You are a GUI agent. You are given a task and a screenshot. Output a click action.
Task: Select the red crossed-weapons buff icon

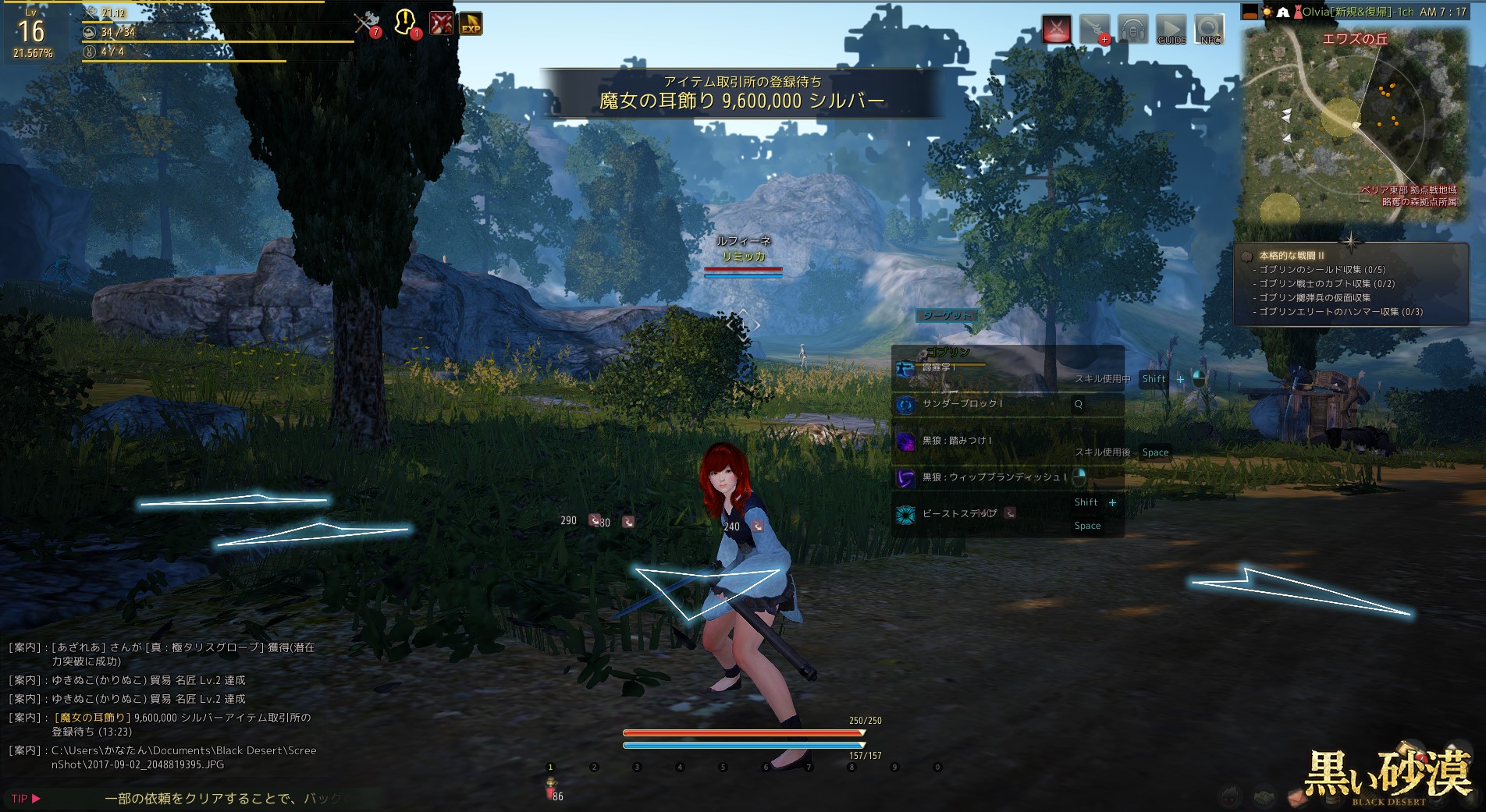pyautogui.click(x=440, y=23)
